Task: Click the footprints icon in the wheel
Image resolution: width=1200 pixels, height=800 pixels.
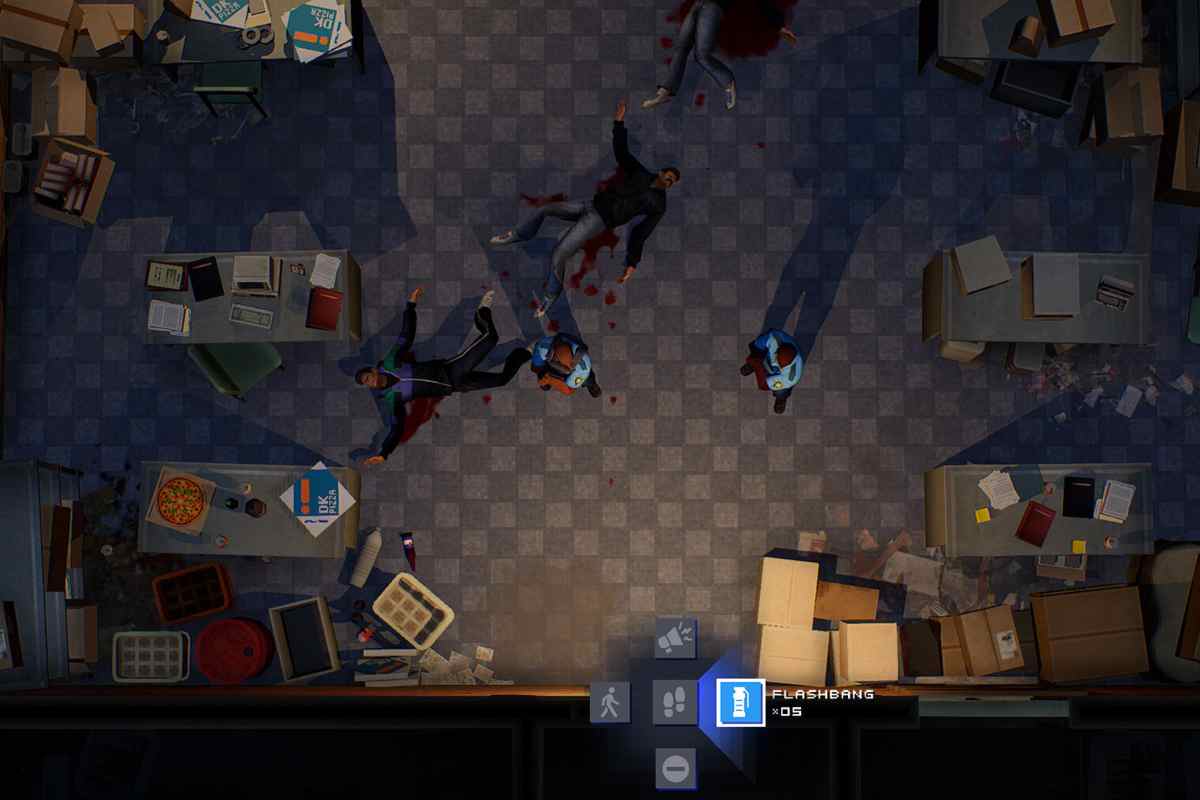Action: pyautogui.click(x=675, y=702)
